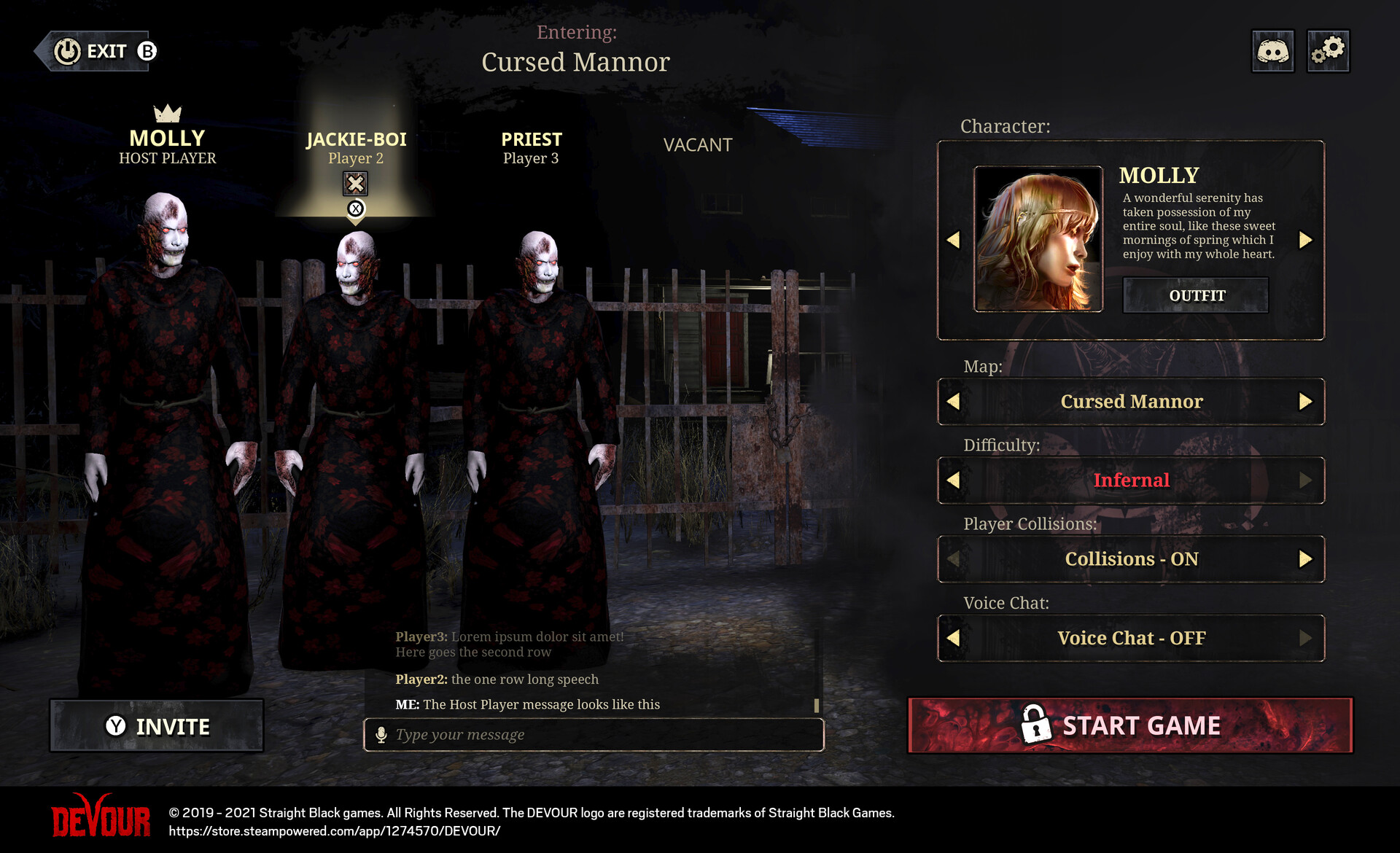Image resolution: width=1400 pixels, height=853 pixels.
Task: Kick Jackie-Boi using the X box
Action: tap(355, 183)
